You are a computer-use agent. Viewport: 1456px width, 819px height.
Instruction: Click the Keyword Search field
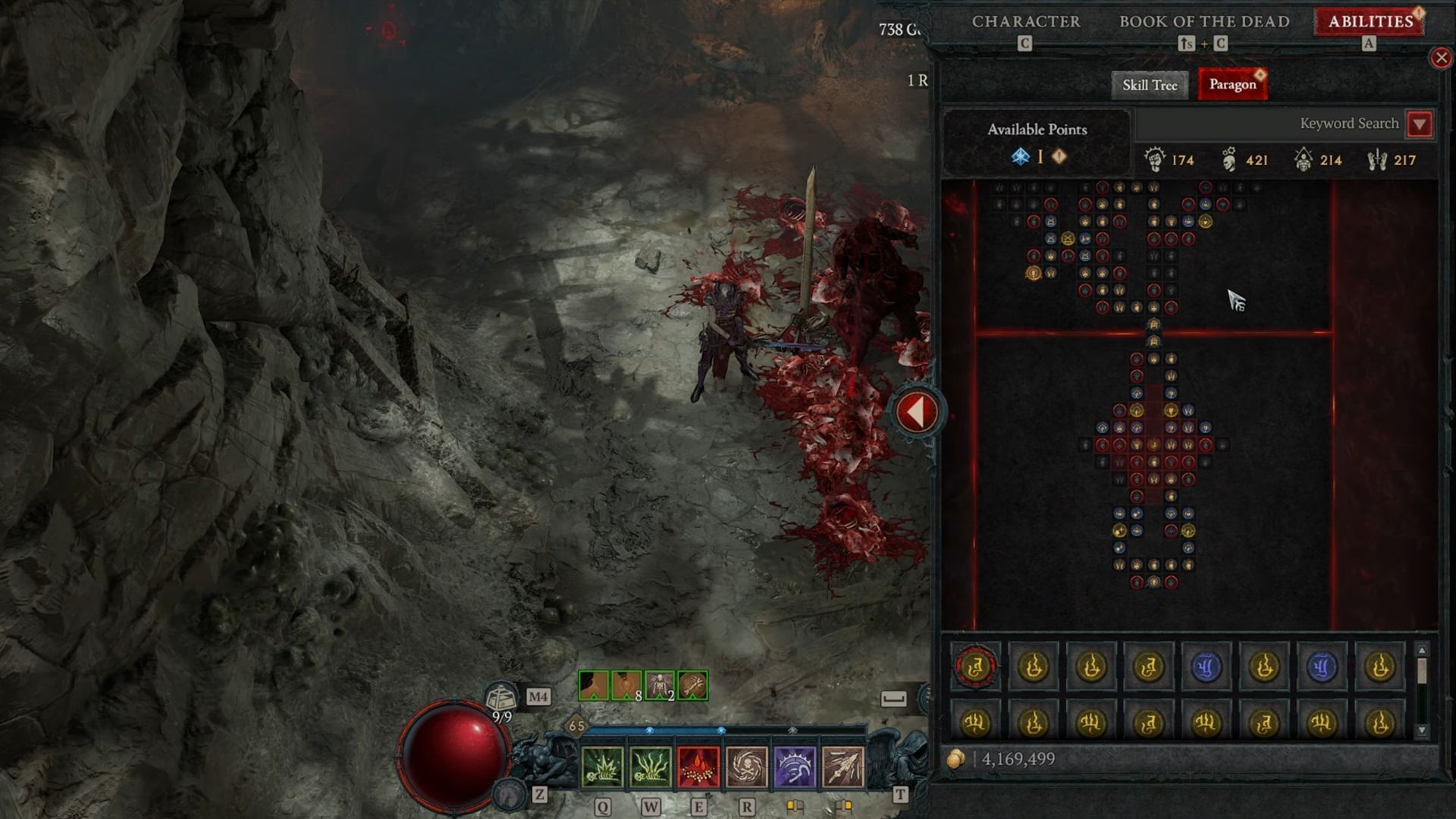[x=1270, y=124]
